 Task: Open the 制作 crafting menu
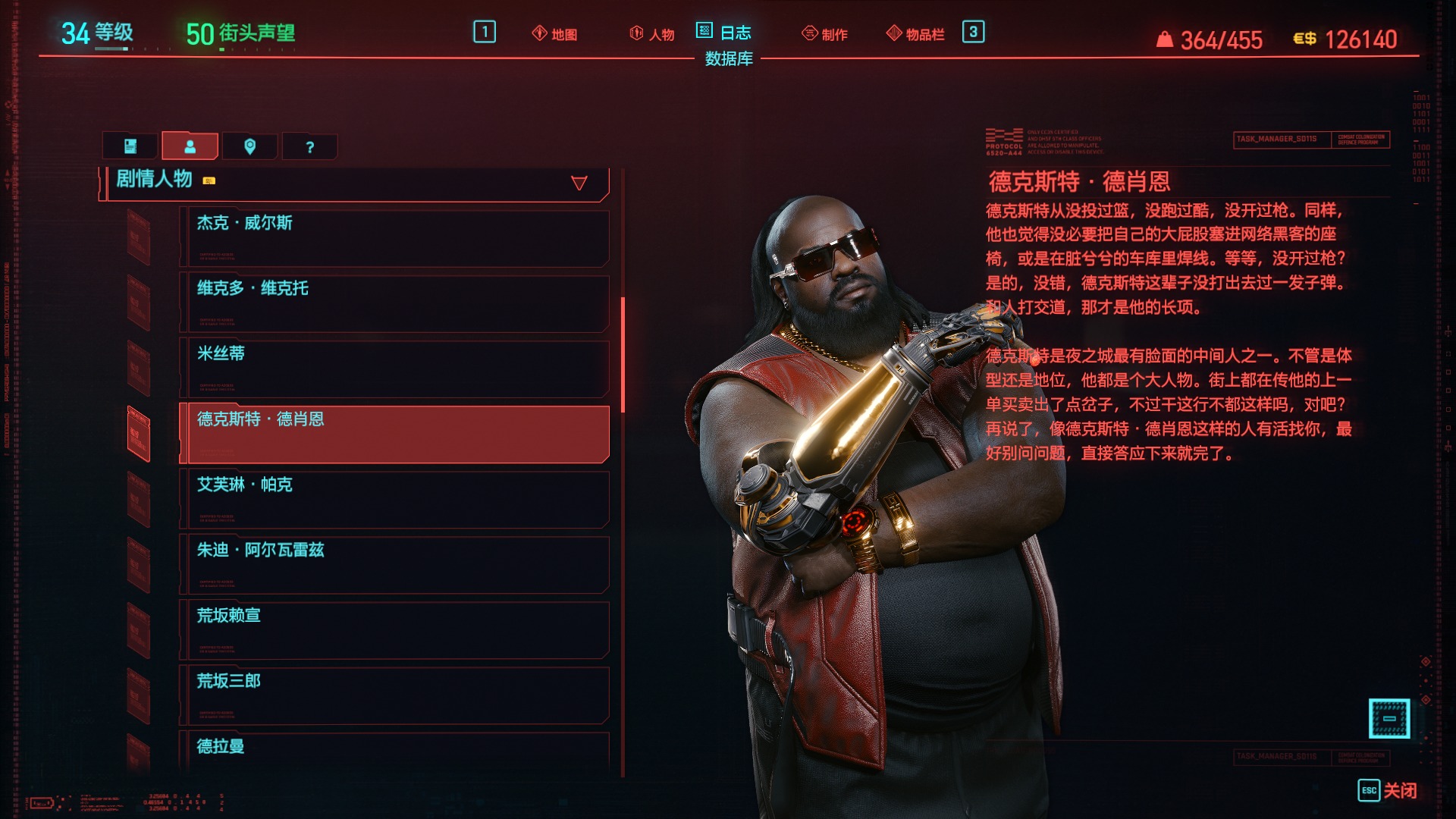[825, 34]
